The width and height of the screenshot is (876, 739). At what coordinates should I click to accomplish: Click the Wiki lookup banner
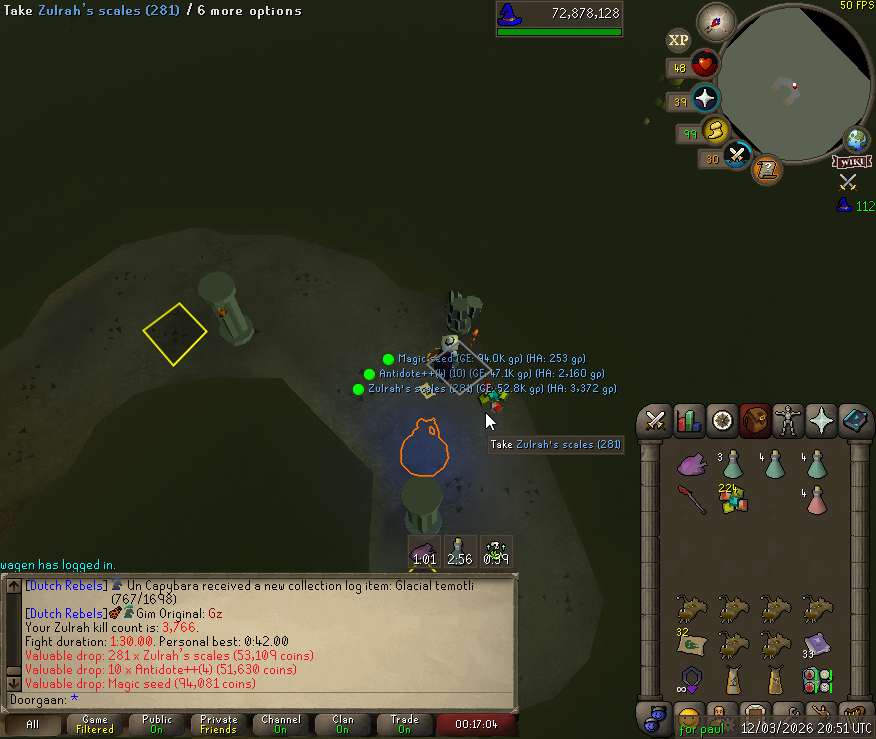pyautogui.click(x=851, y=162)
